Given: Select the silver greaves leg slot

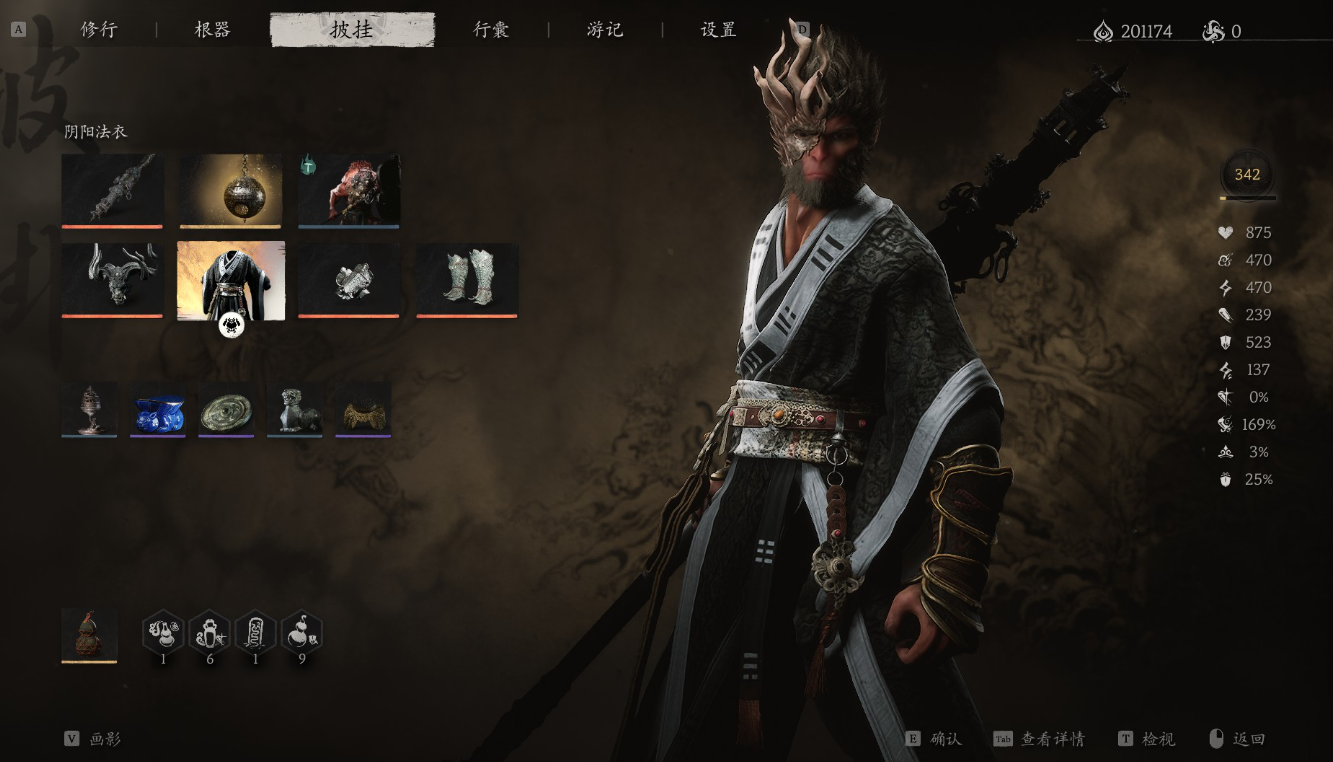Looking at the screenshot, I should coord(467,279).
